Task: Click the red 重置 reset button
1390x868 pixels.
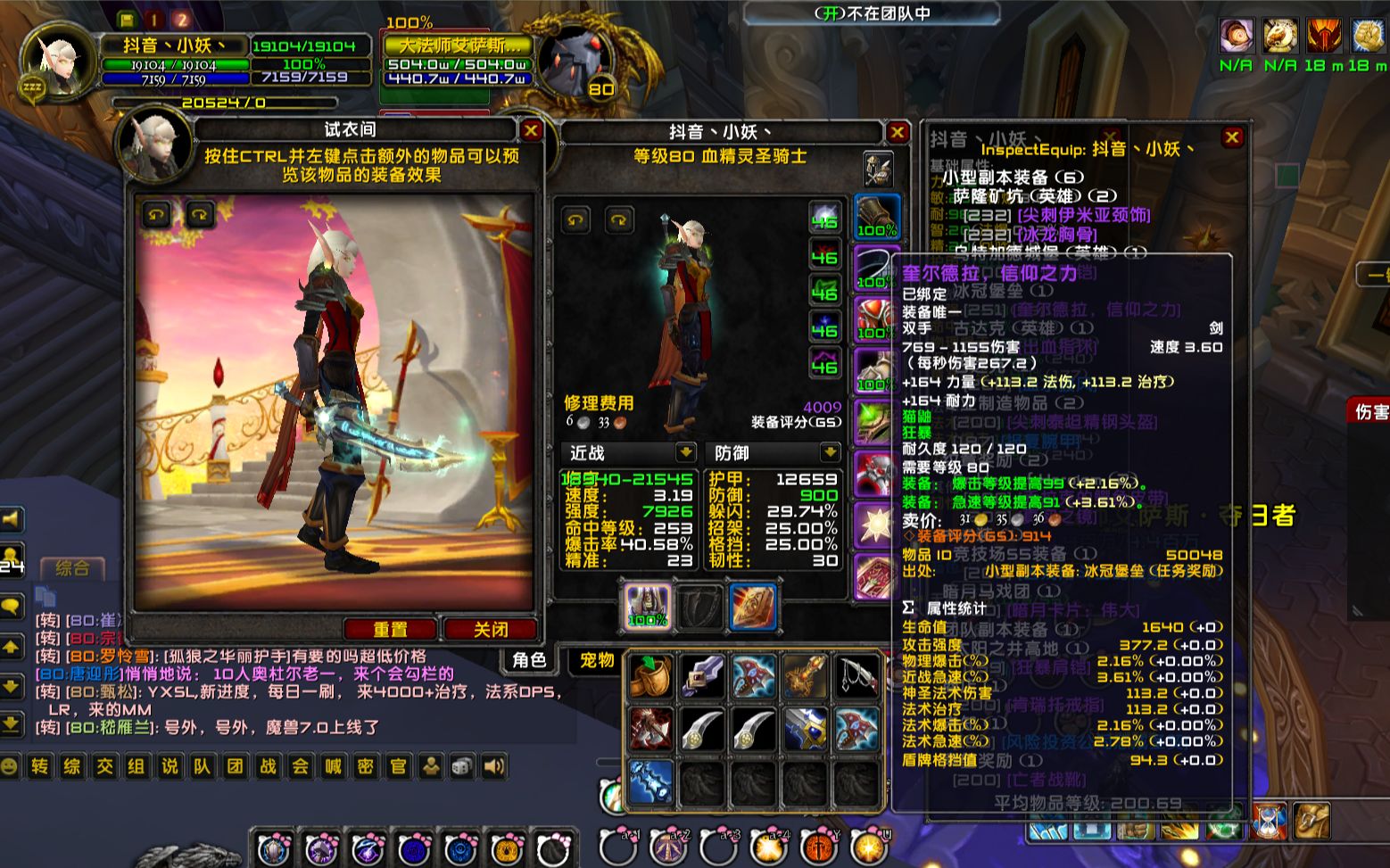Action: (390, 630)
